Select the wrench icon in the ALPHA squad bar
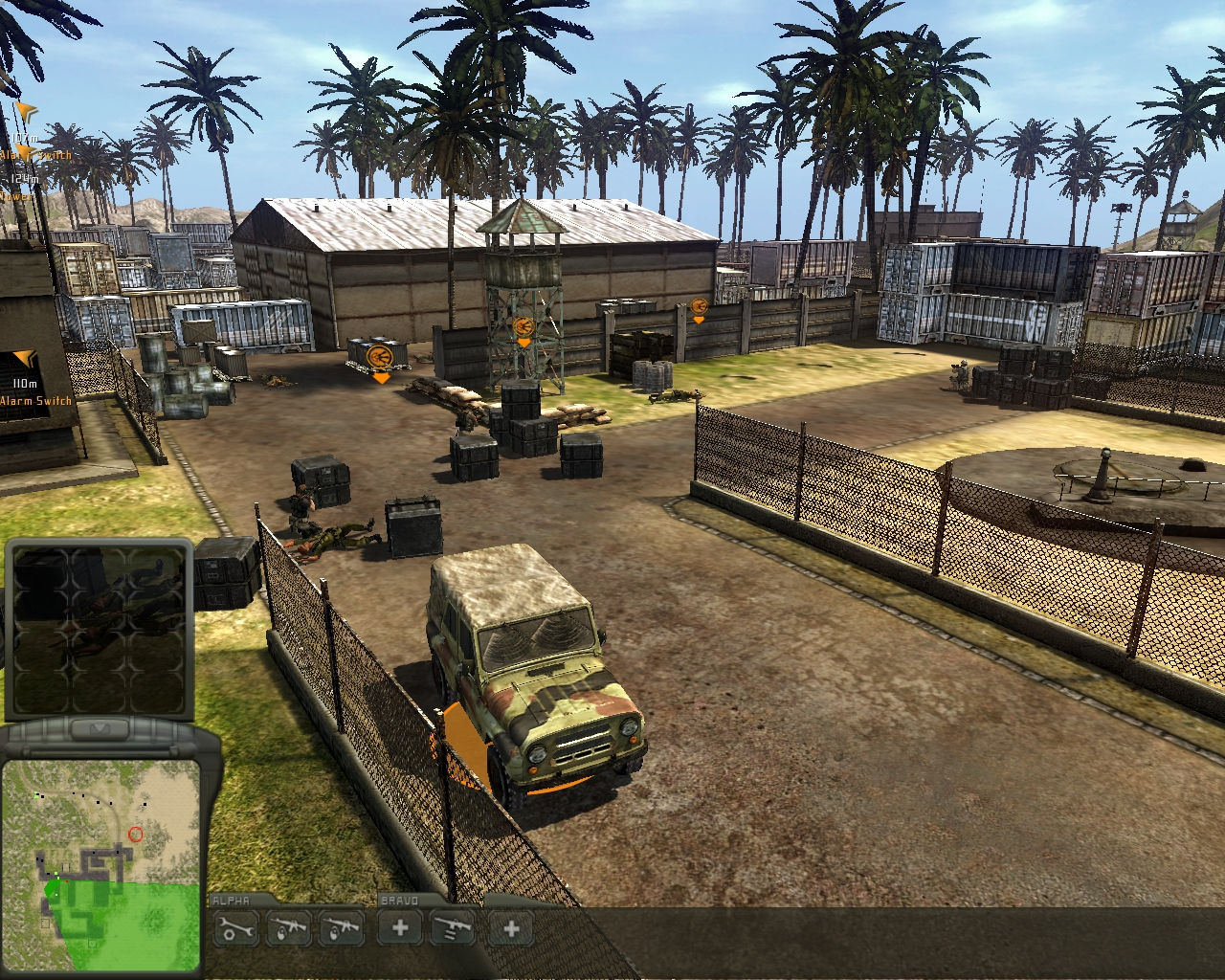Image resolution: width=1225 pixels, height=980 pixels. tap(234, 929)
